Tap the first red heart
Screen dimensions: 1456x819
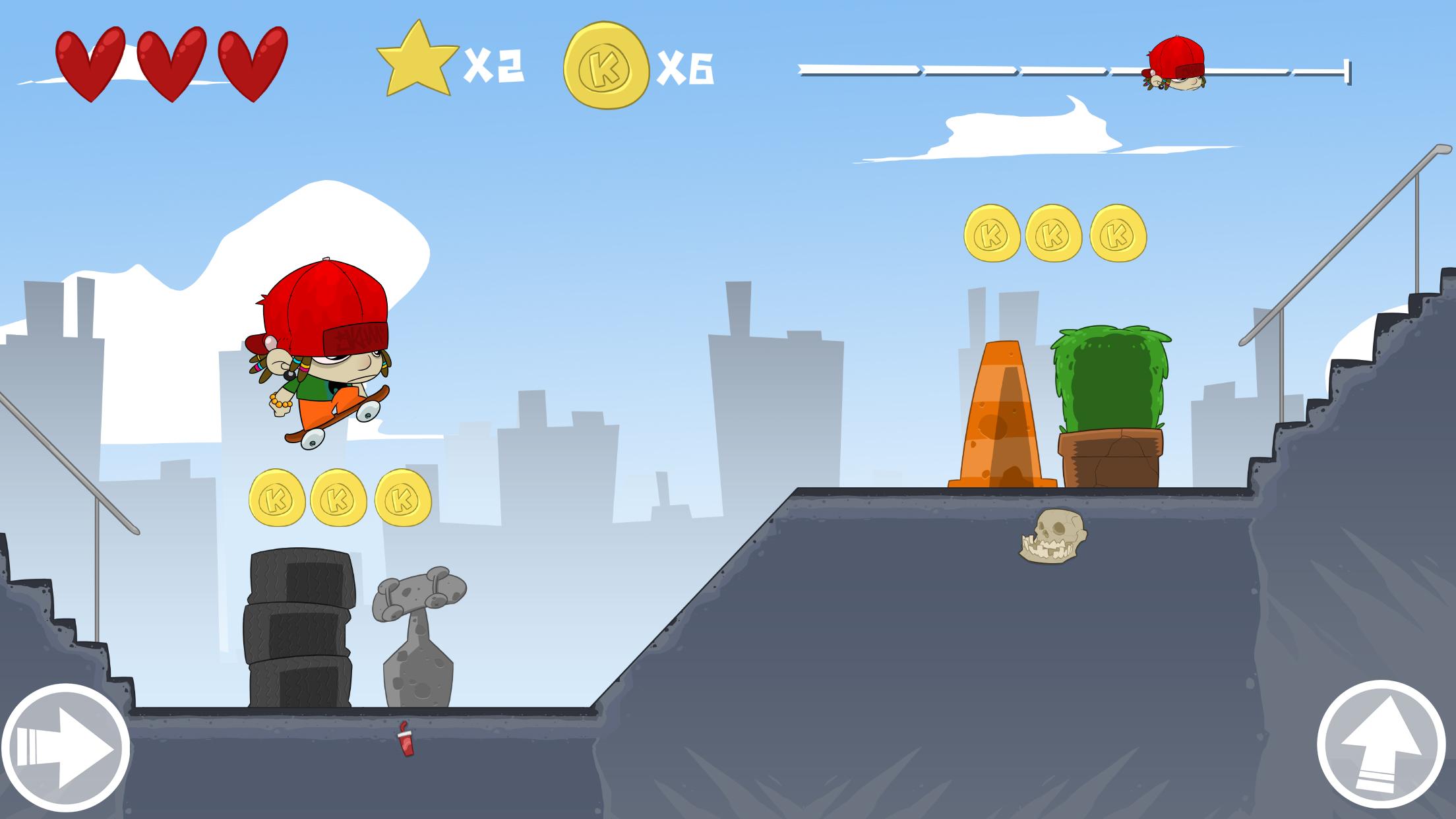(x=92, y=63)
